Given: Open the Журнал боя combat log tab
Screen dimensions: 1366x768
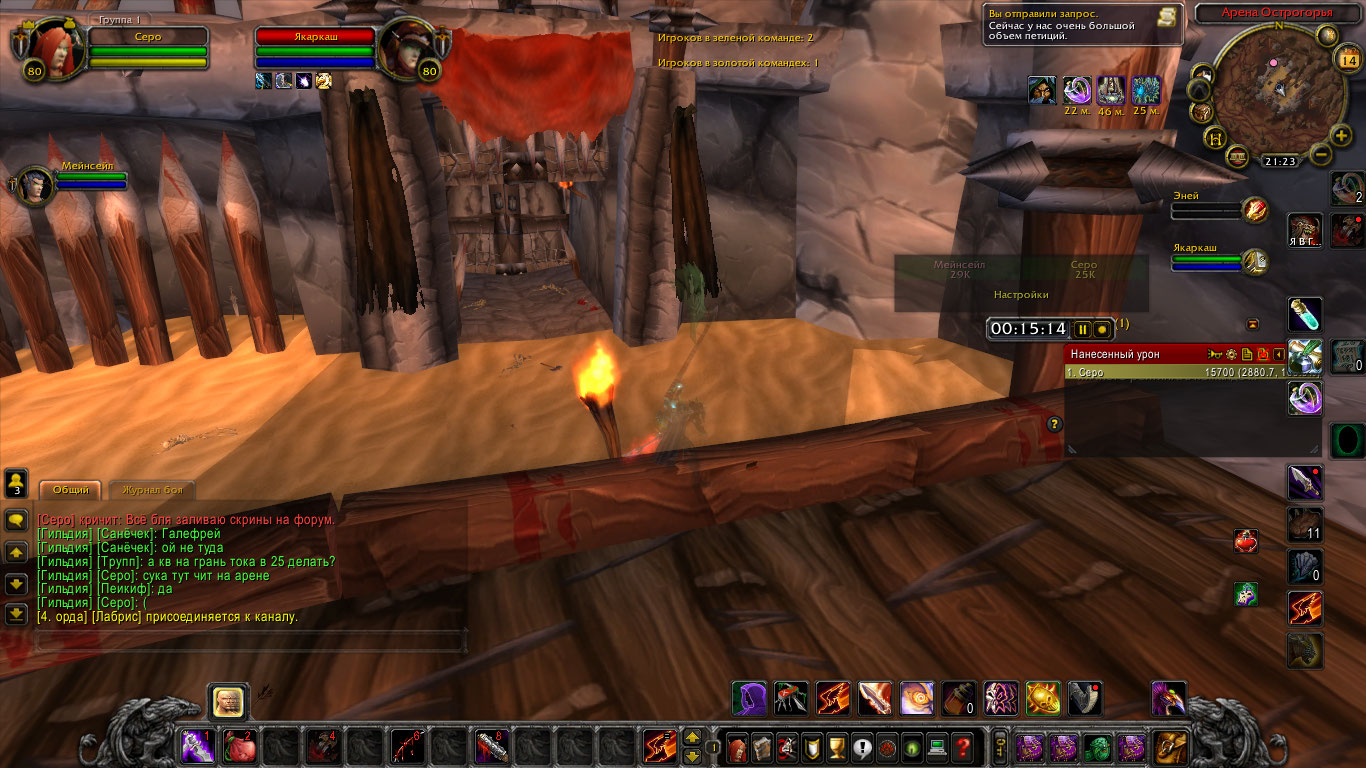Looking at the screenshot, I should (152, 490).
